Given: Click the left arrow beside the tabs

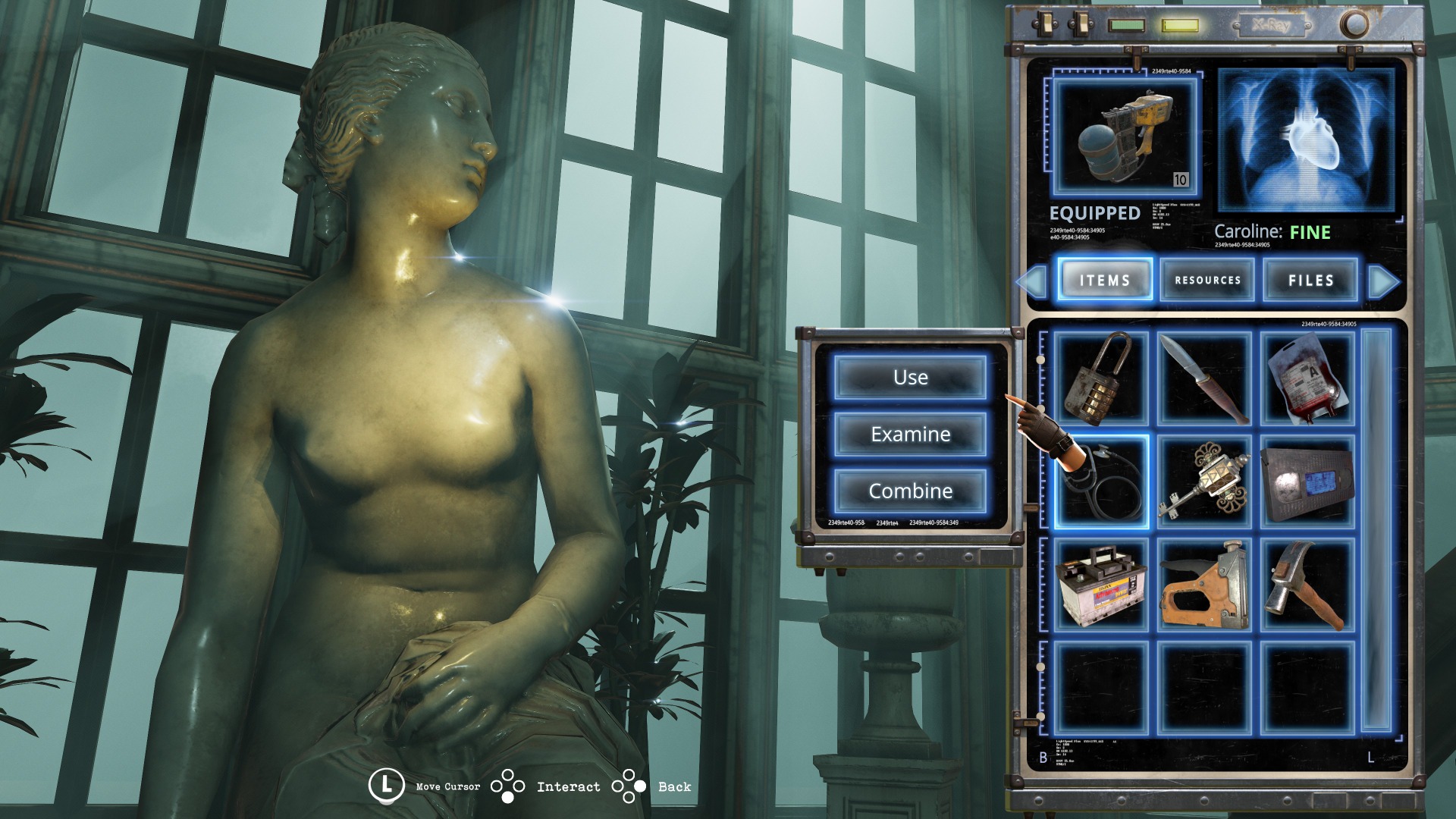Looking at the screenshot, I should (1032, 281).
